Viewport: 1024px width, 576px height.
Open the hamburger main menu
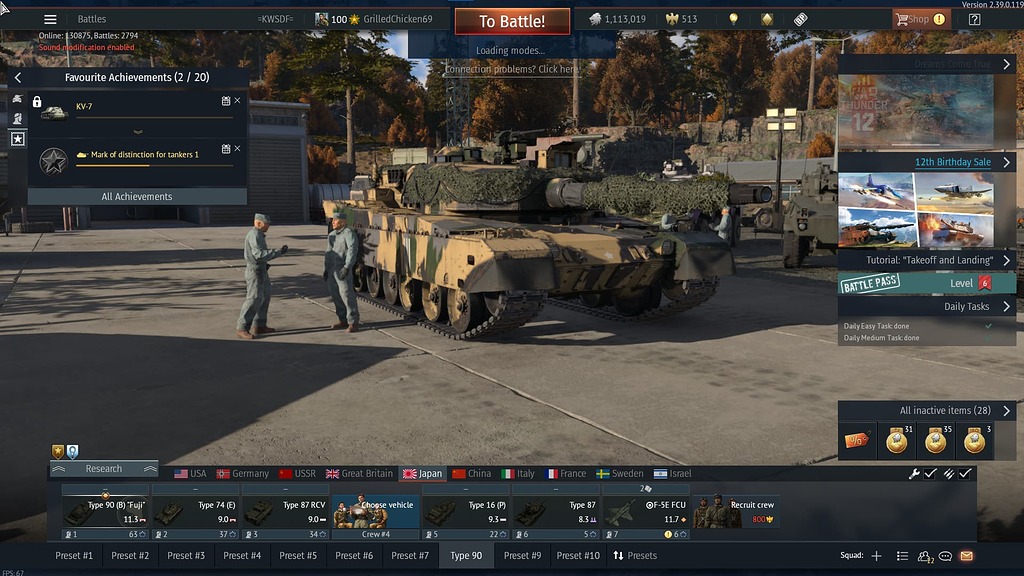click(x=50, y=19)
